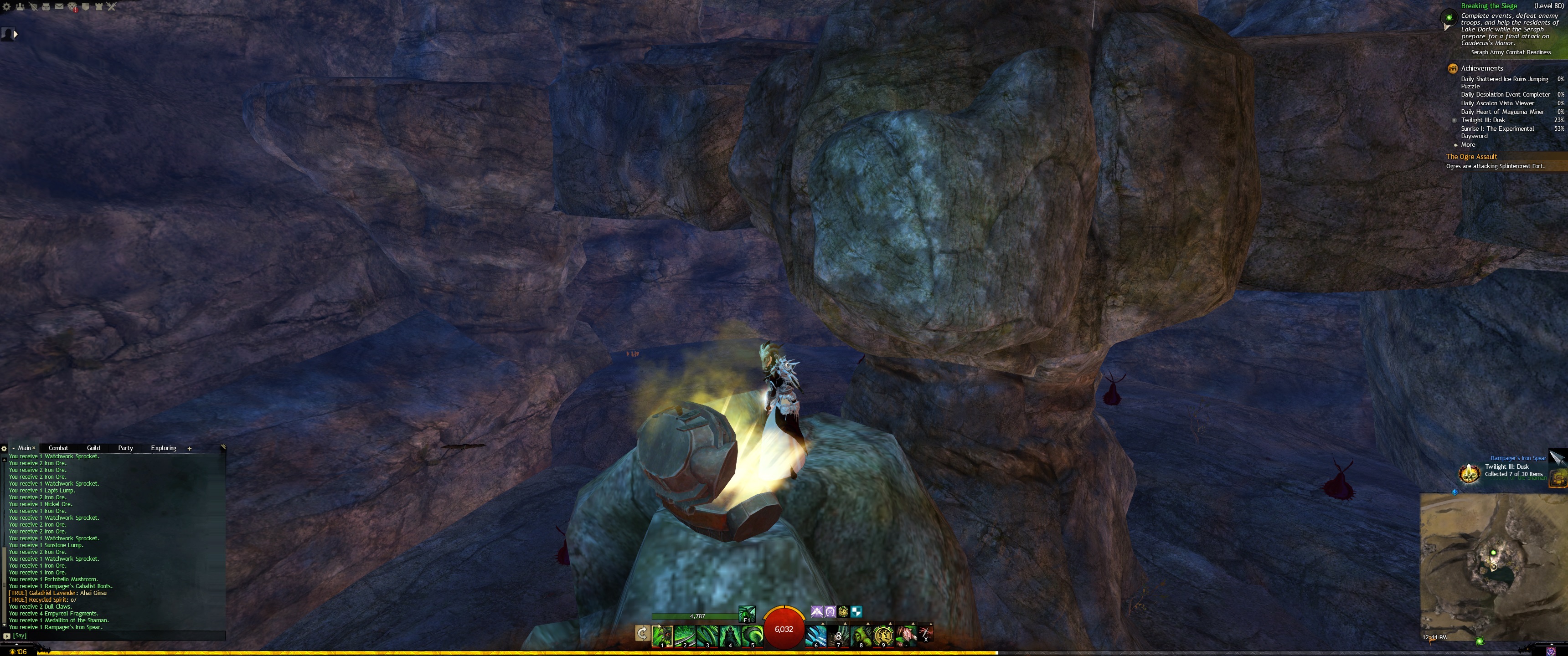Click the minimap
Image resolution: width=1568 pixels, height=656 pixels.
[x=1491, y=566]
